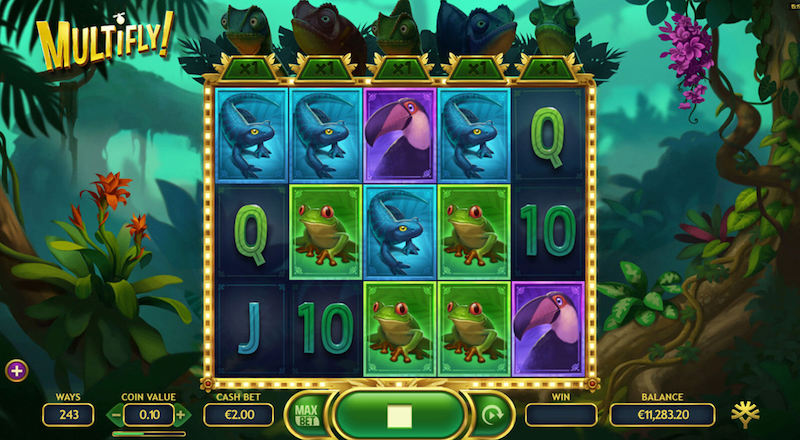Decrease coin value with the minus button

point(116,414)
